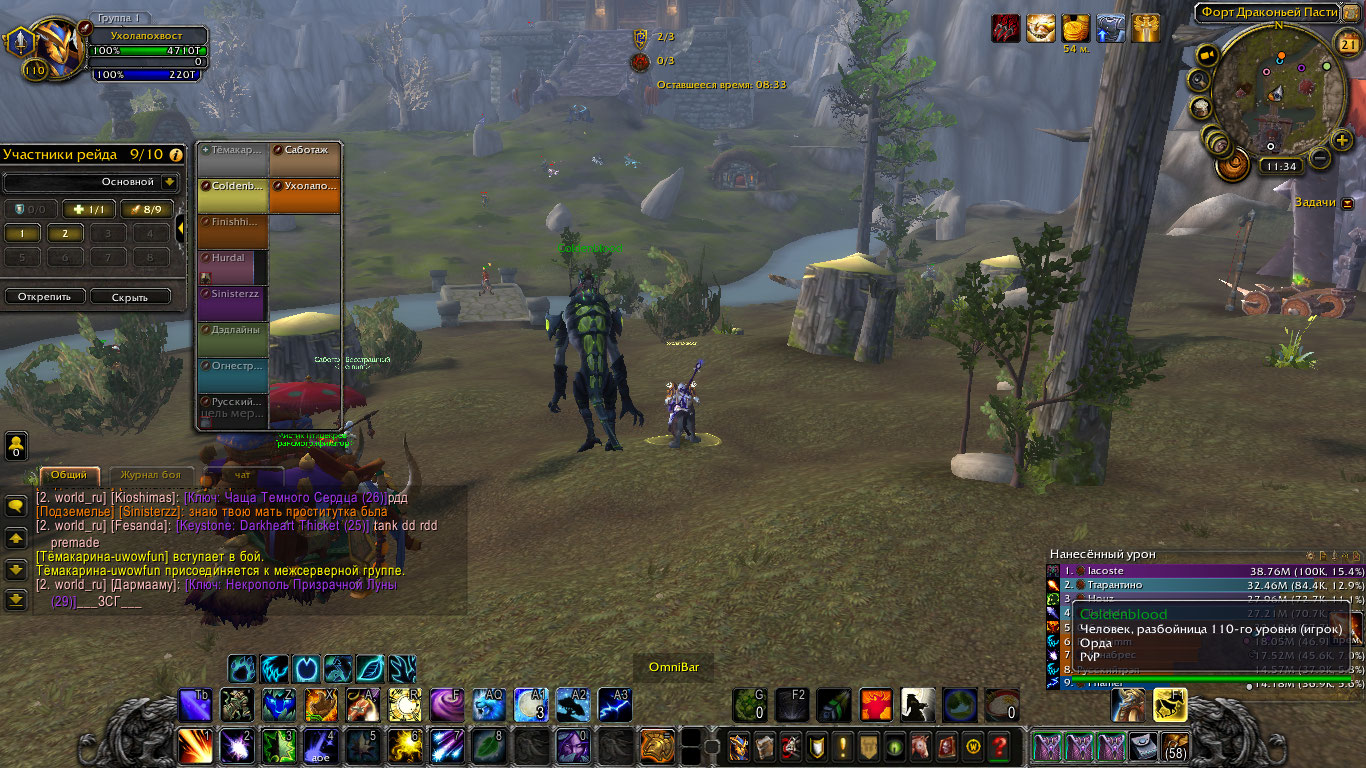1366x768 pixels.
Task: Open the minimap tracking magnifier button
Action: tap(1199, 80)
